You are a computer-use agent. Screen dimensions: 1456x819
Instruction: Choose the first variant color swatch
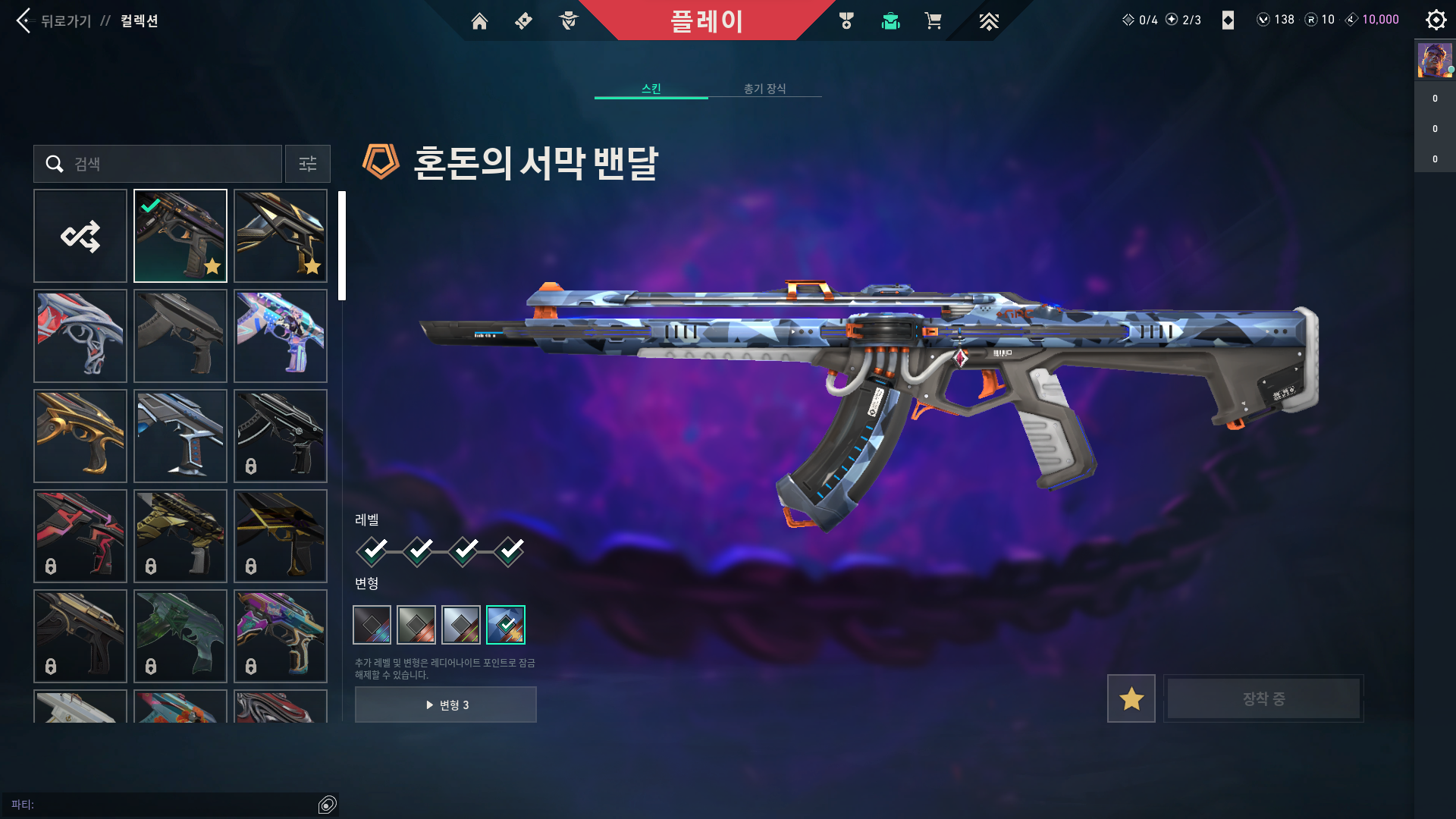click(372, 625)
